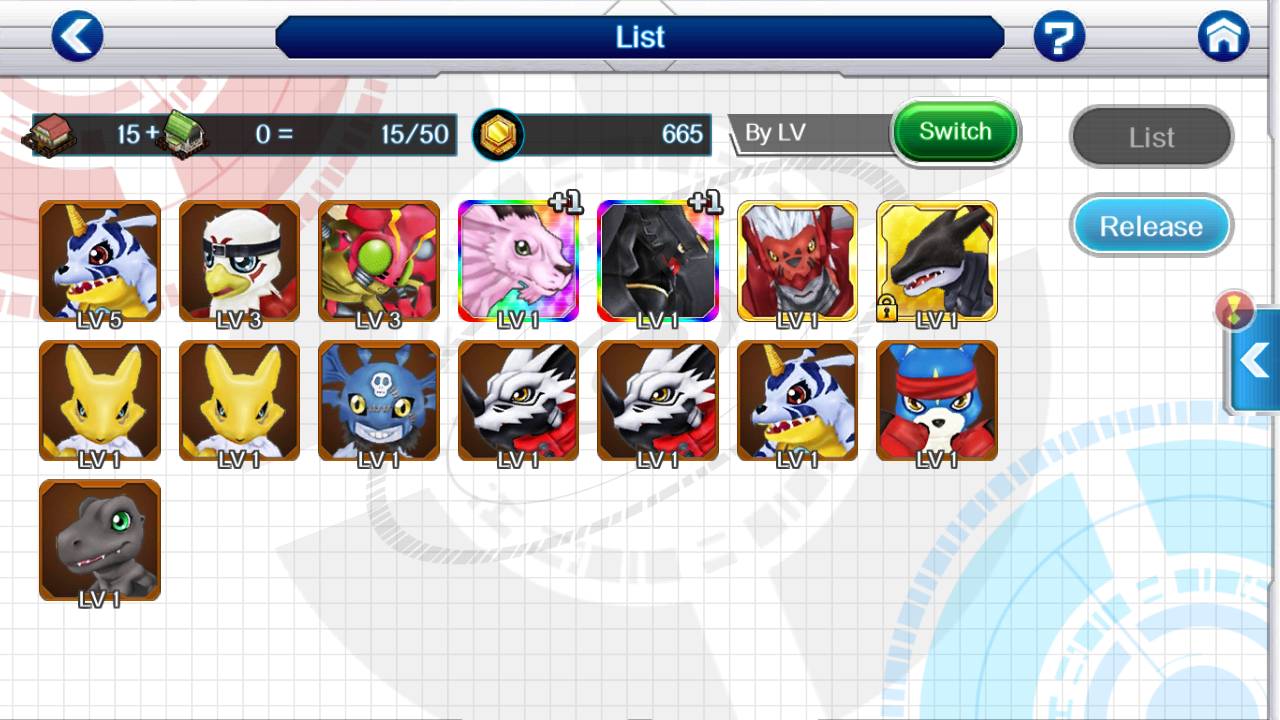Open the Release tab
Screen dimensions: 1280x720
click(1151, 226)
